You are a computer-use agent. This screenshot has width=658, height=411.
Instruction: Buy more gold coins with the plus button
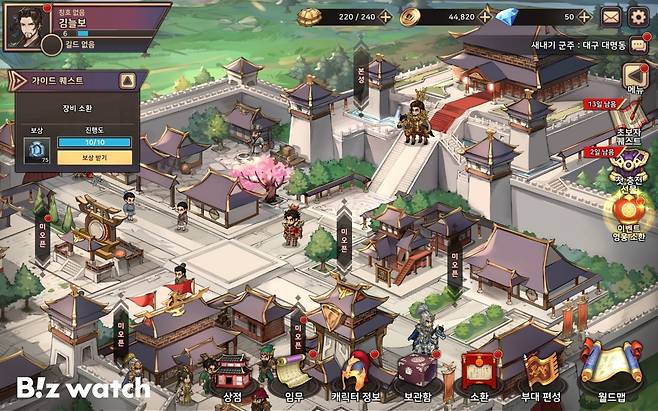[x=484, y=16]
